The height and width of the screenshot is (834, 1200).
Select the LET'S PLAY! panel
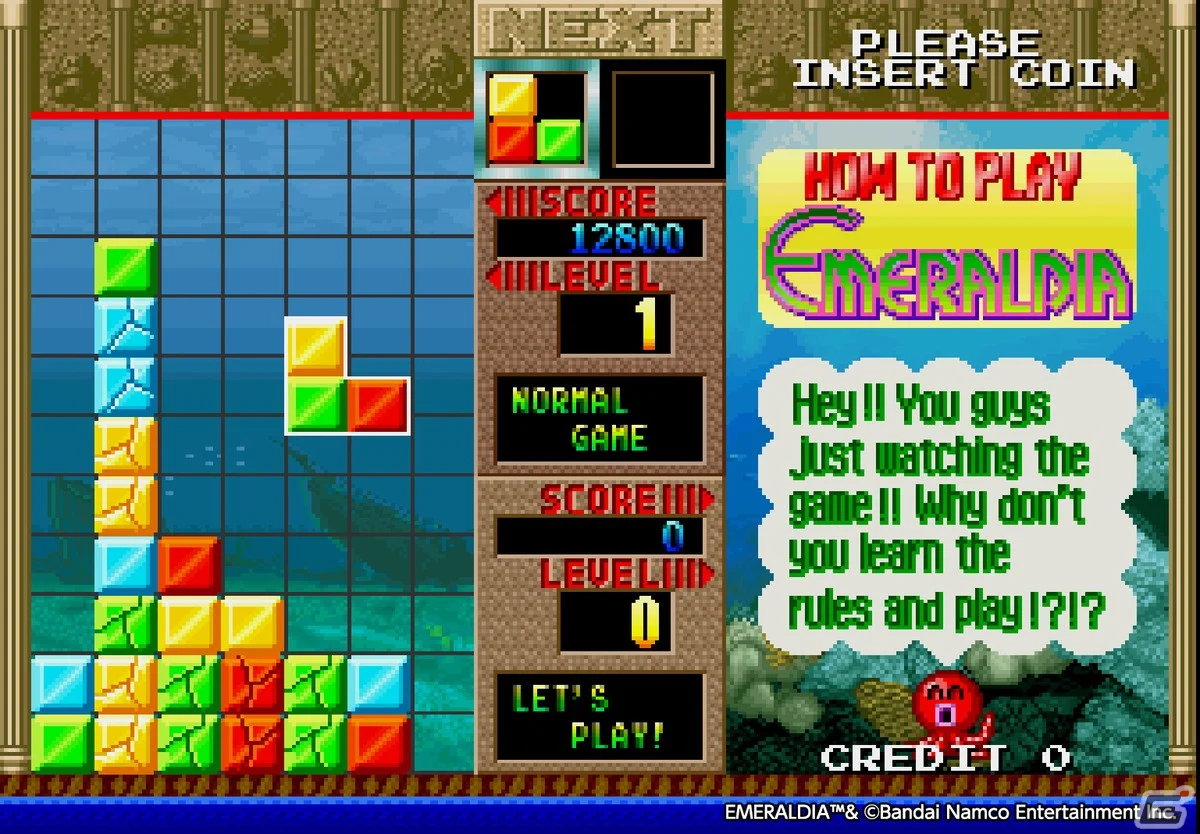(600, 716)
